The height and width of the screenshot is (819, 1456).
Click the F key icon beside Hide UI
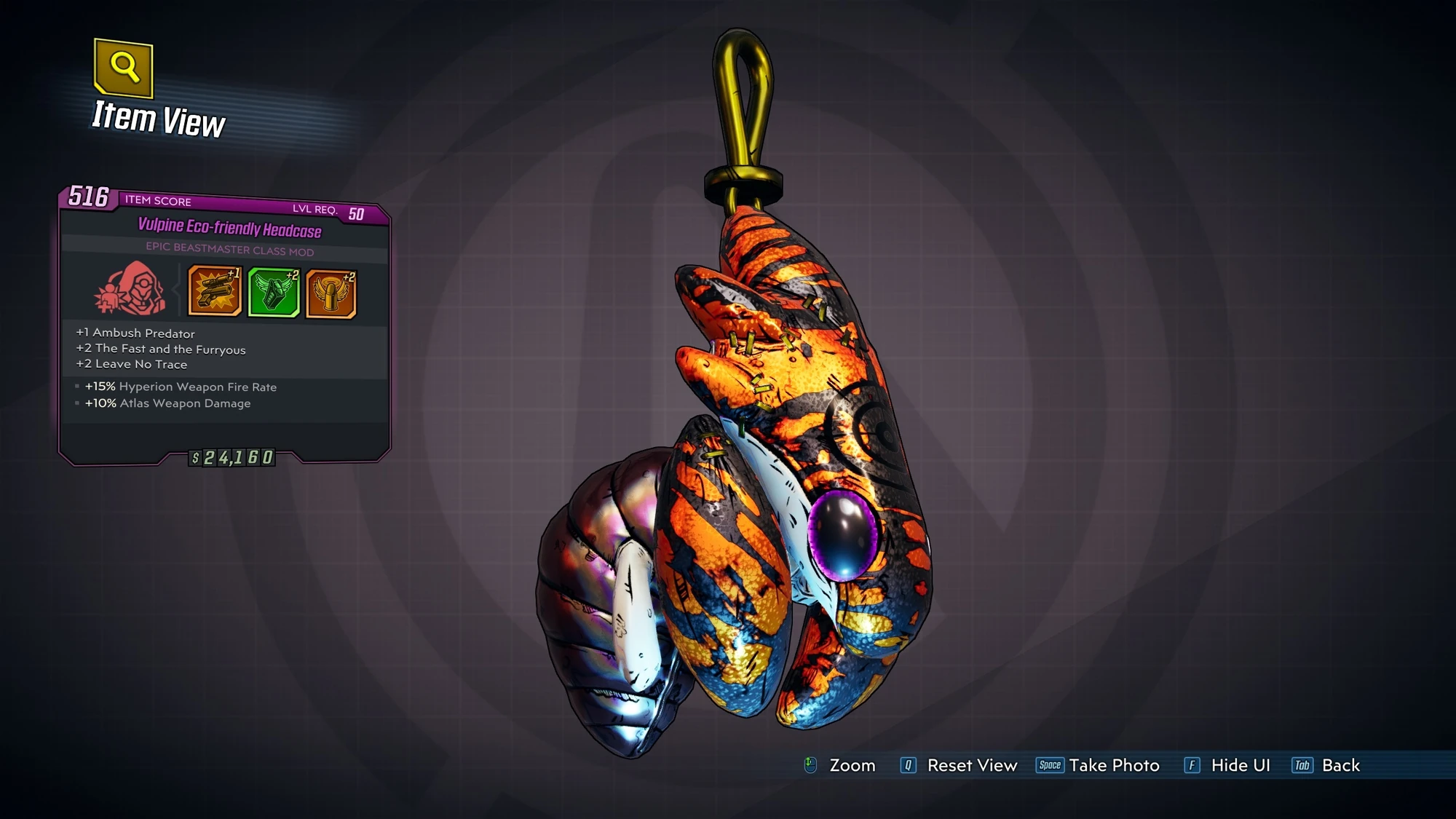click(1192, 765)
